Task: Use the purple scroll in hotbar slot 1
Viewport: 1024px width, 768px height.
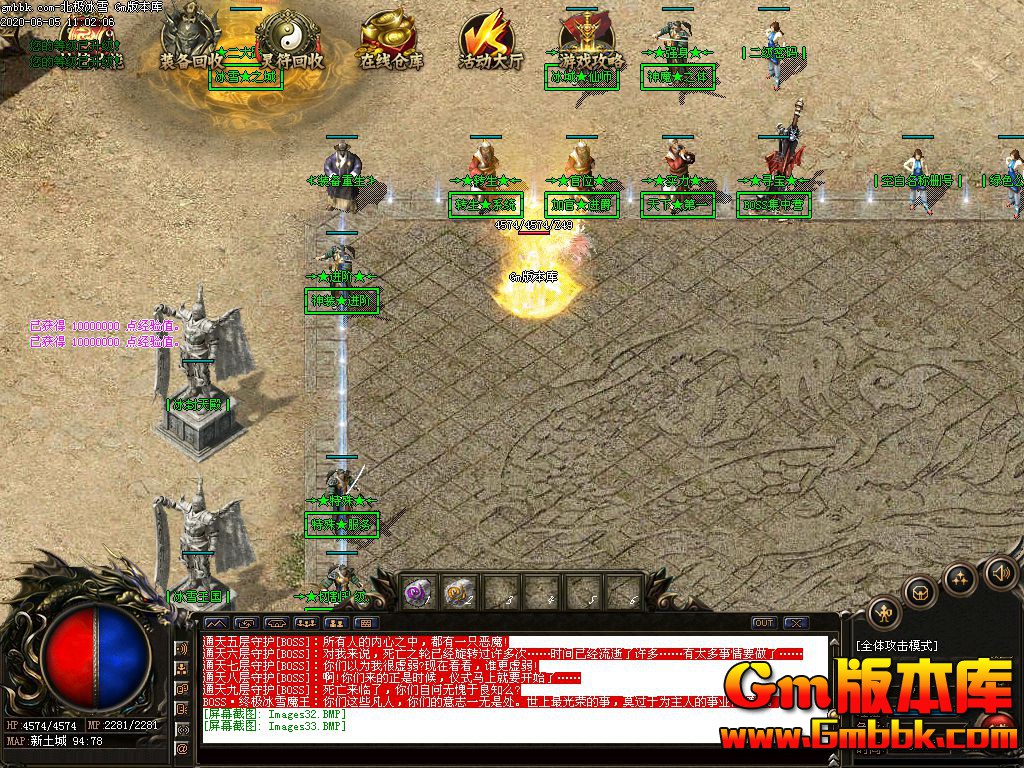Action: click(418, 593)
